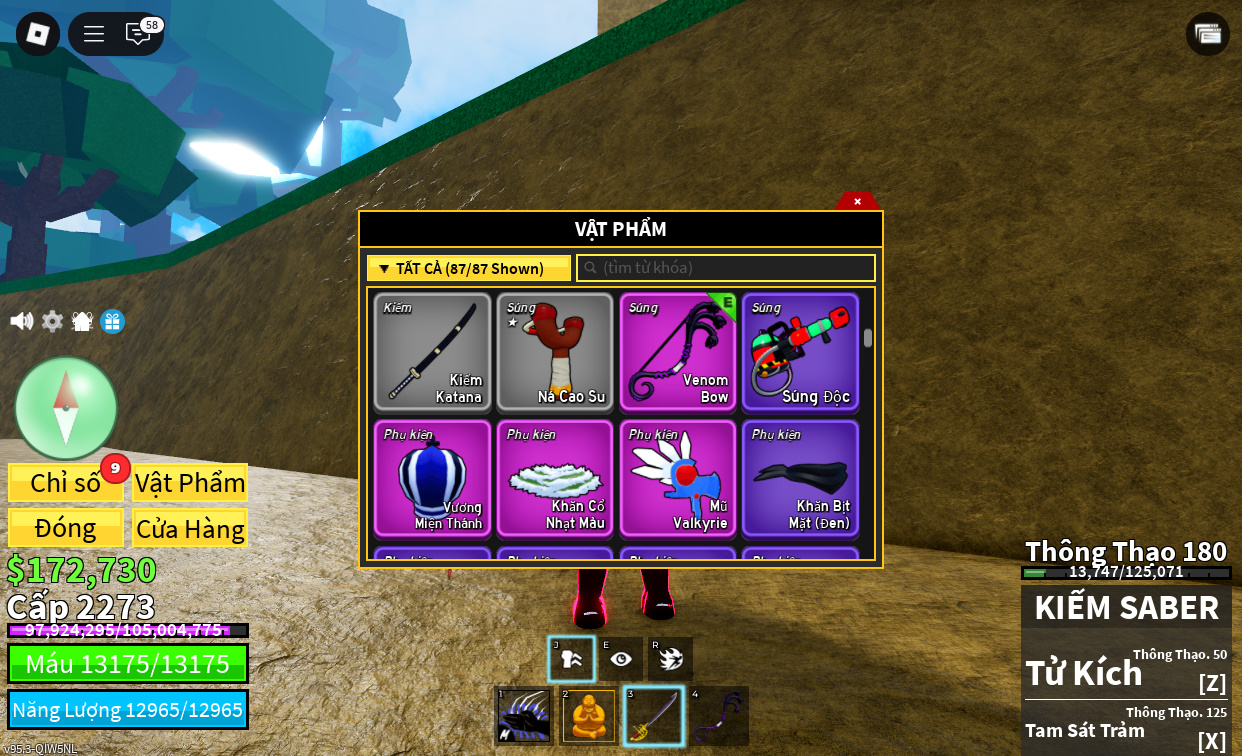Click the item keyword search field
Screen dimensions: 1242x756
[x=726, y=268]
